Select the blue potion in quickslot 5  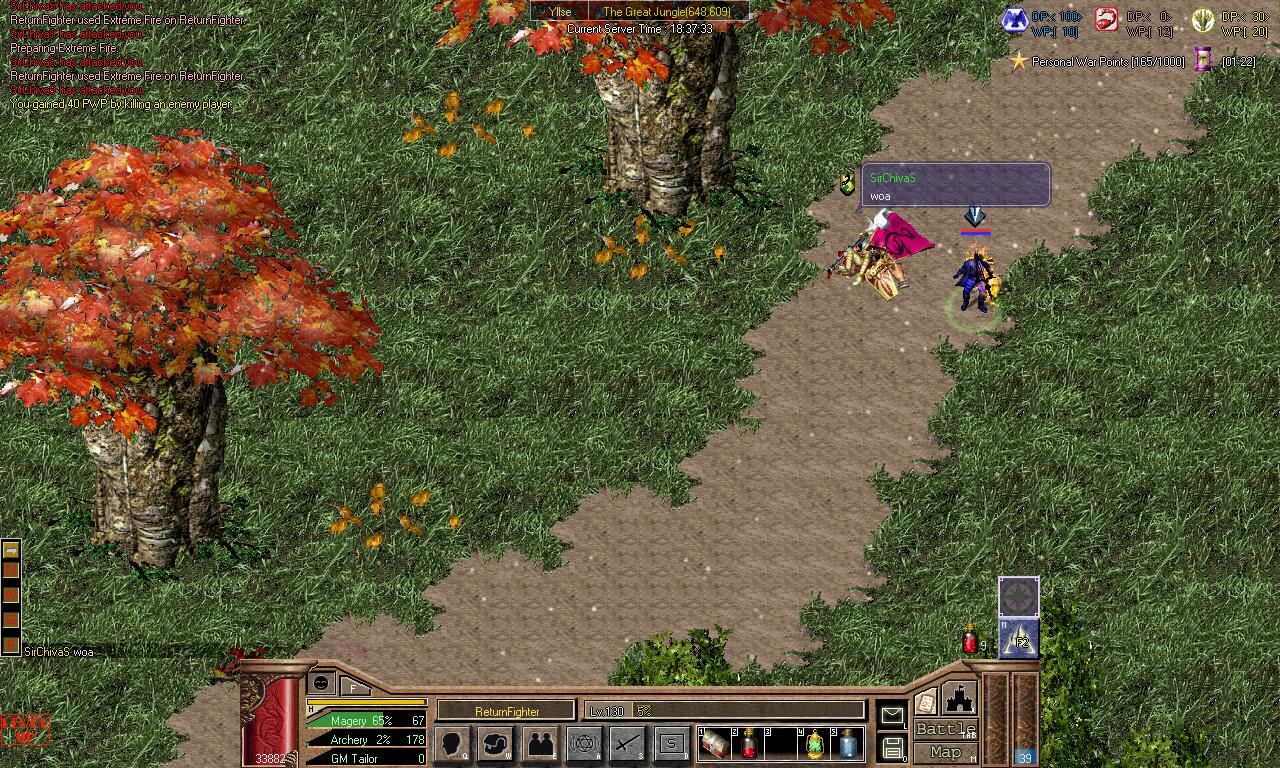click(848, 744)
